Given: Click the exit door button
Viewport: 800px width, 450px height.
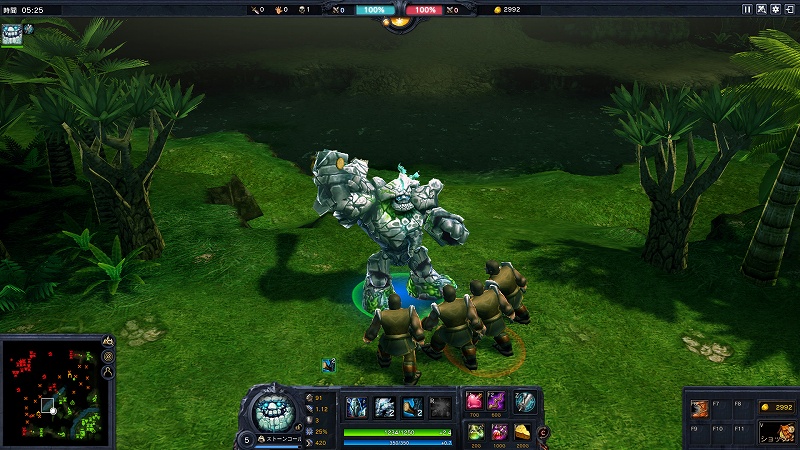Looking at the screenshot, I should tap(791, 9).
